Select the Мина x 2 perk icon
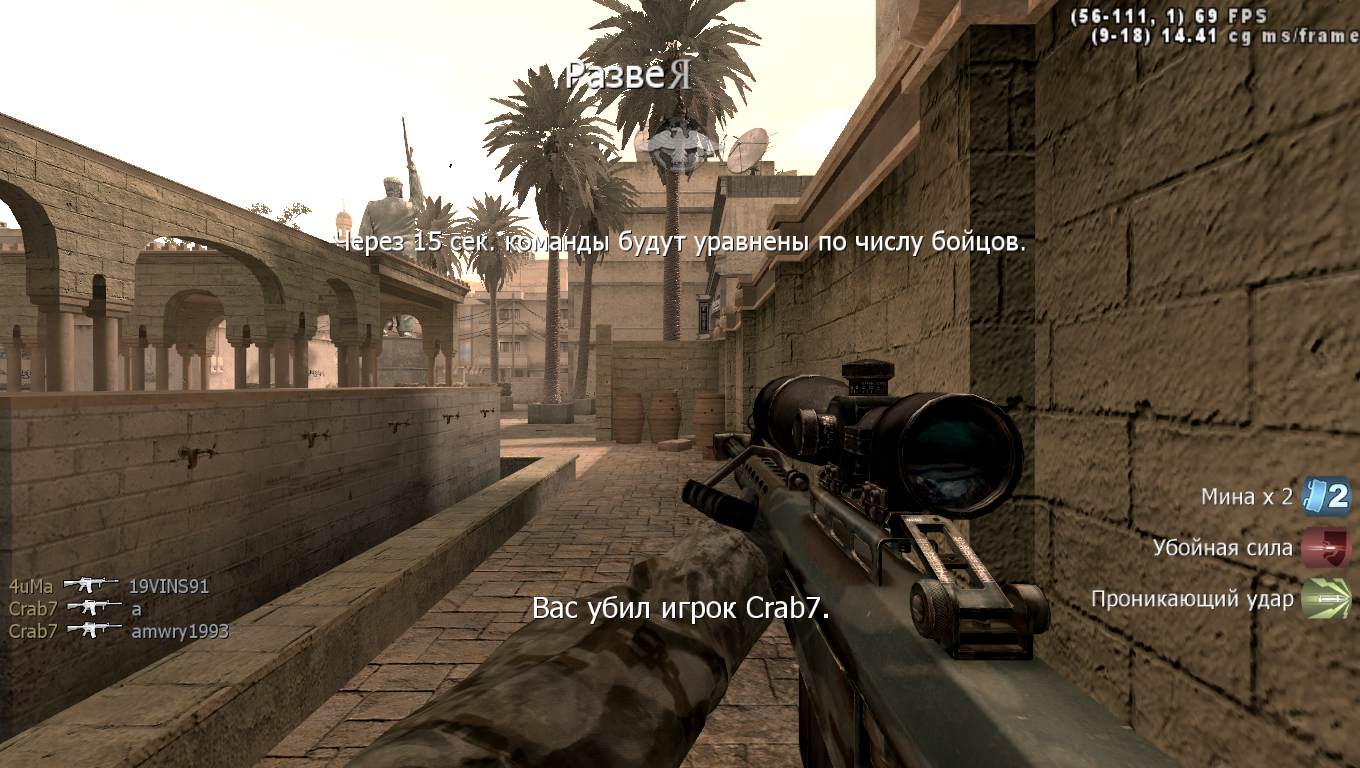 (1326, 496)
